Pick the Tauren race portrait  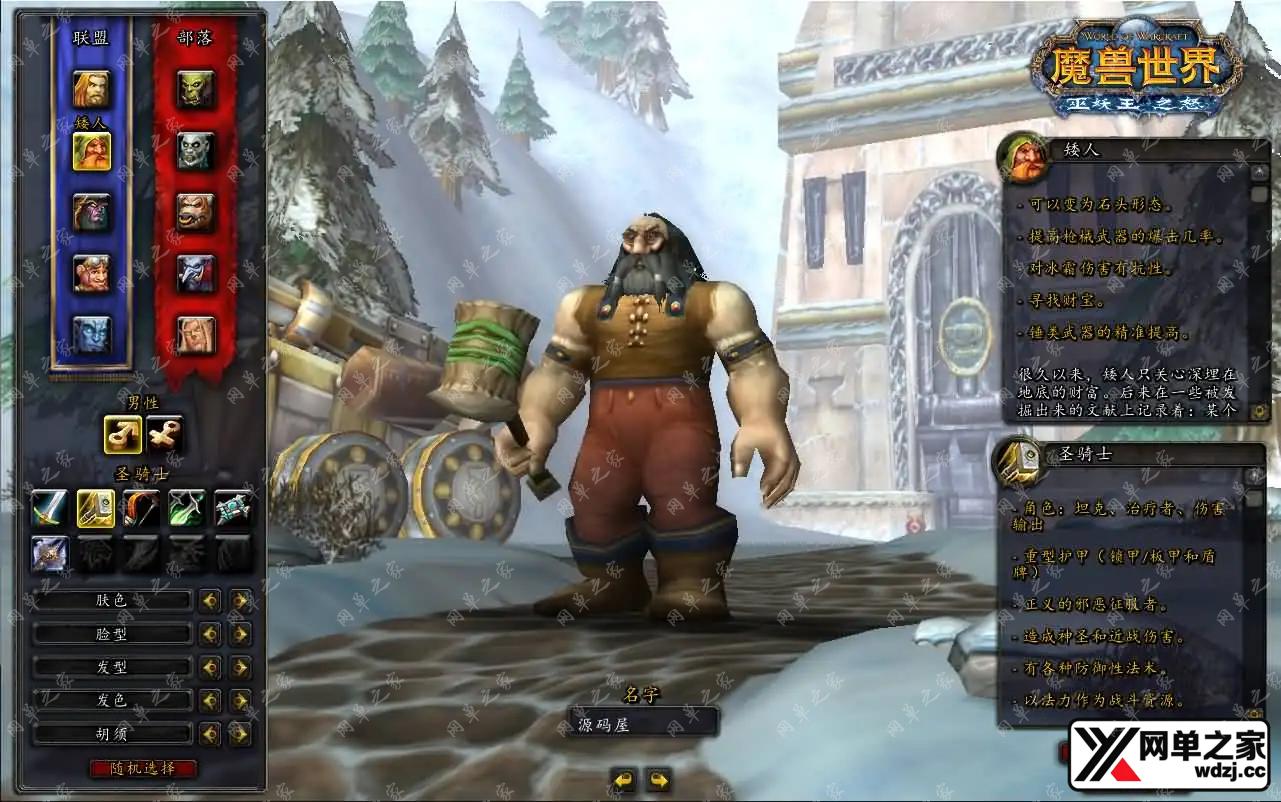pyautogui.click(x=196, y=212)
